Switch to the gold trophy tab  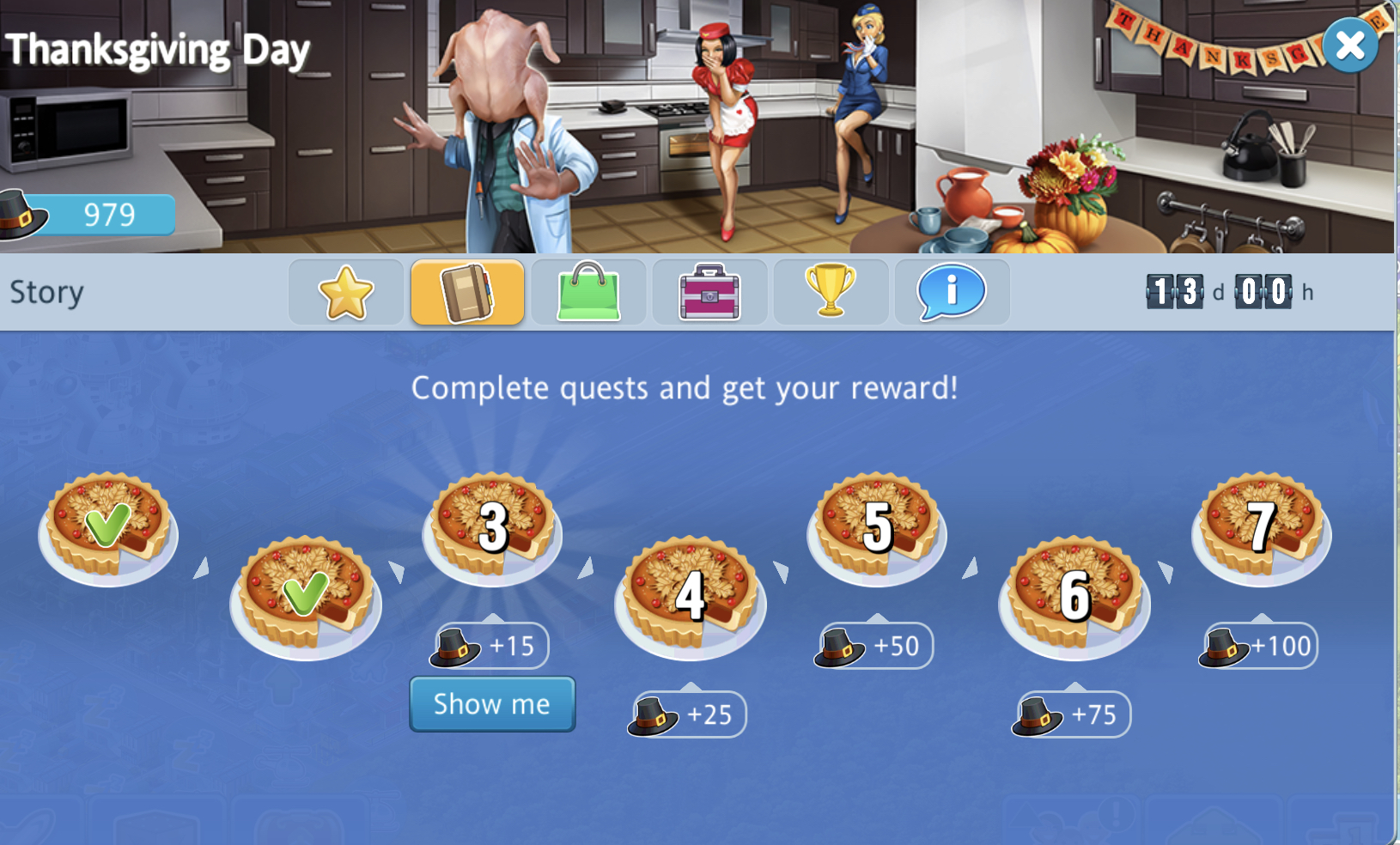pyautogui.click(x=831, y=293)
